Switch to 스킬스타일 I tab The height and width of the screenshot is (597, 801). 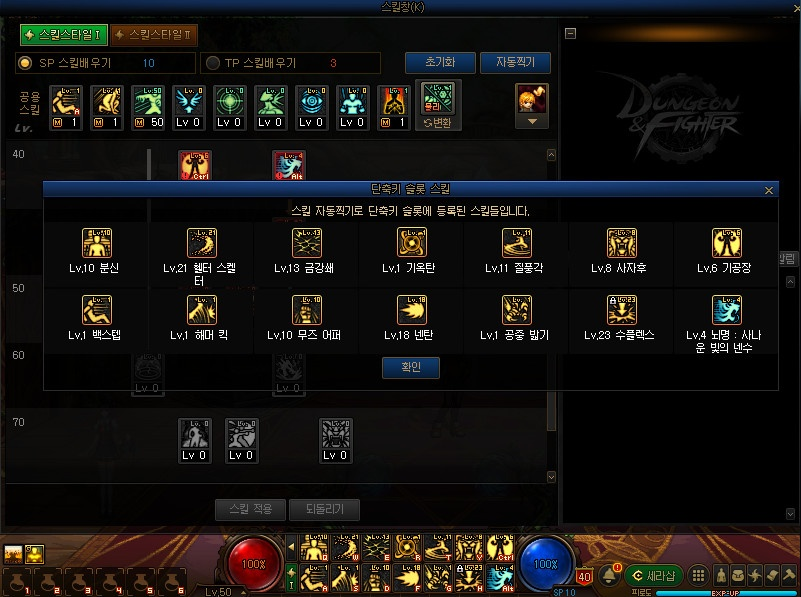pyautogui.click(x=62, y=35)
